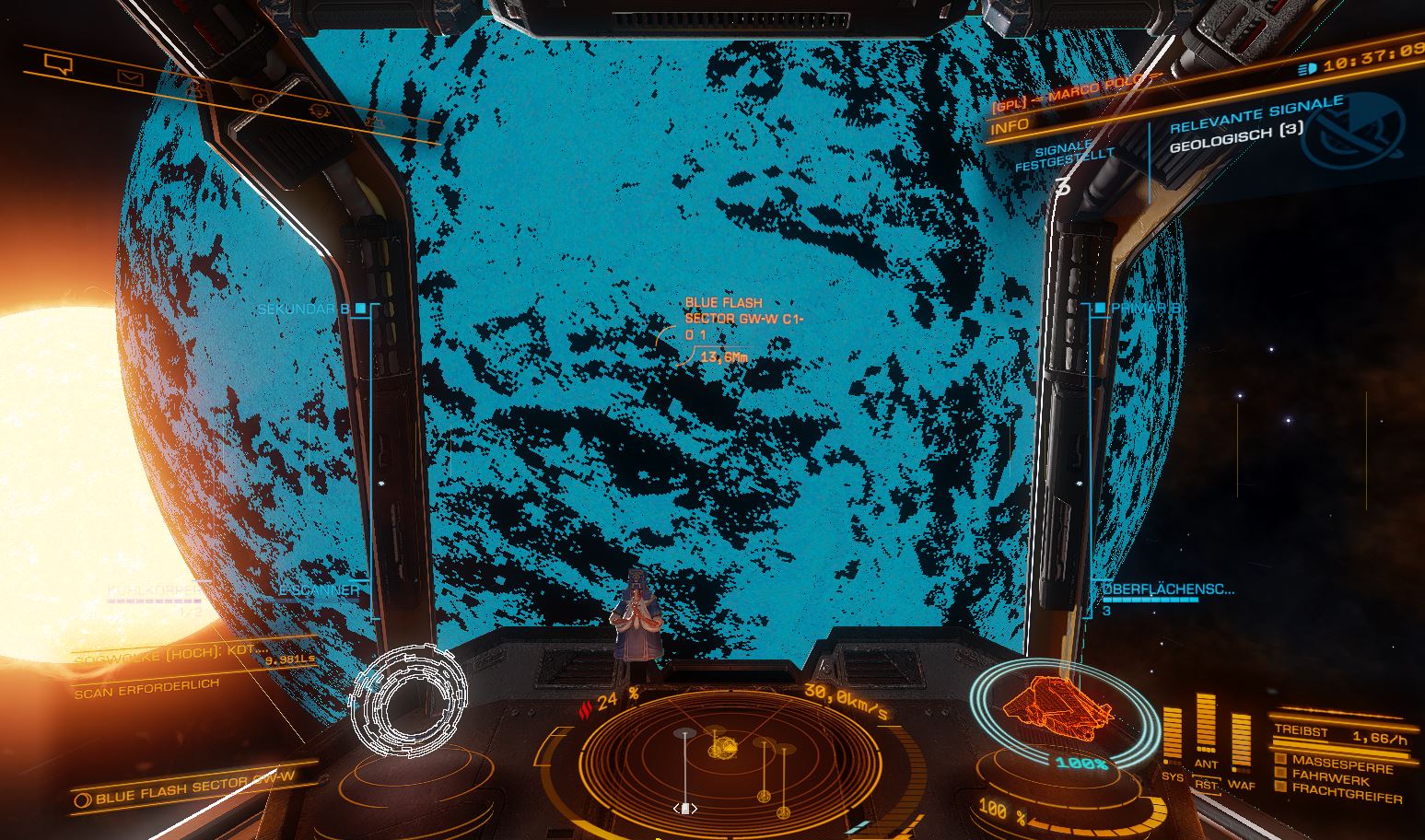This screenshot has height=840, width=1425.
Task: Select the Primär B fire group label
Action: click(1146, 309)
